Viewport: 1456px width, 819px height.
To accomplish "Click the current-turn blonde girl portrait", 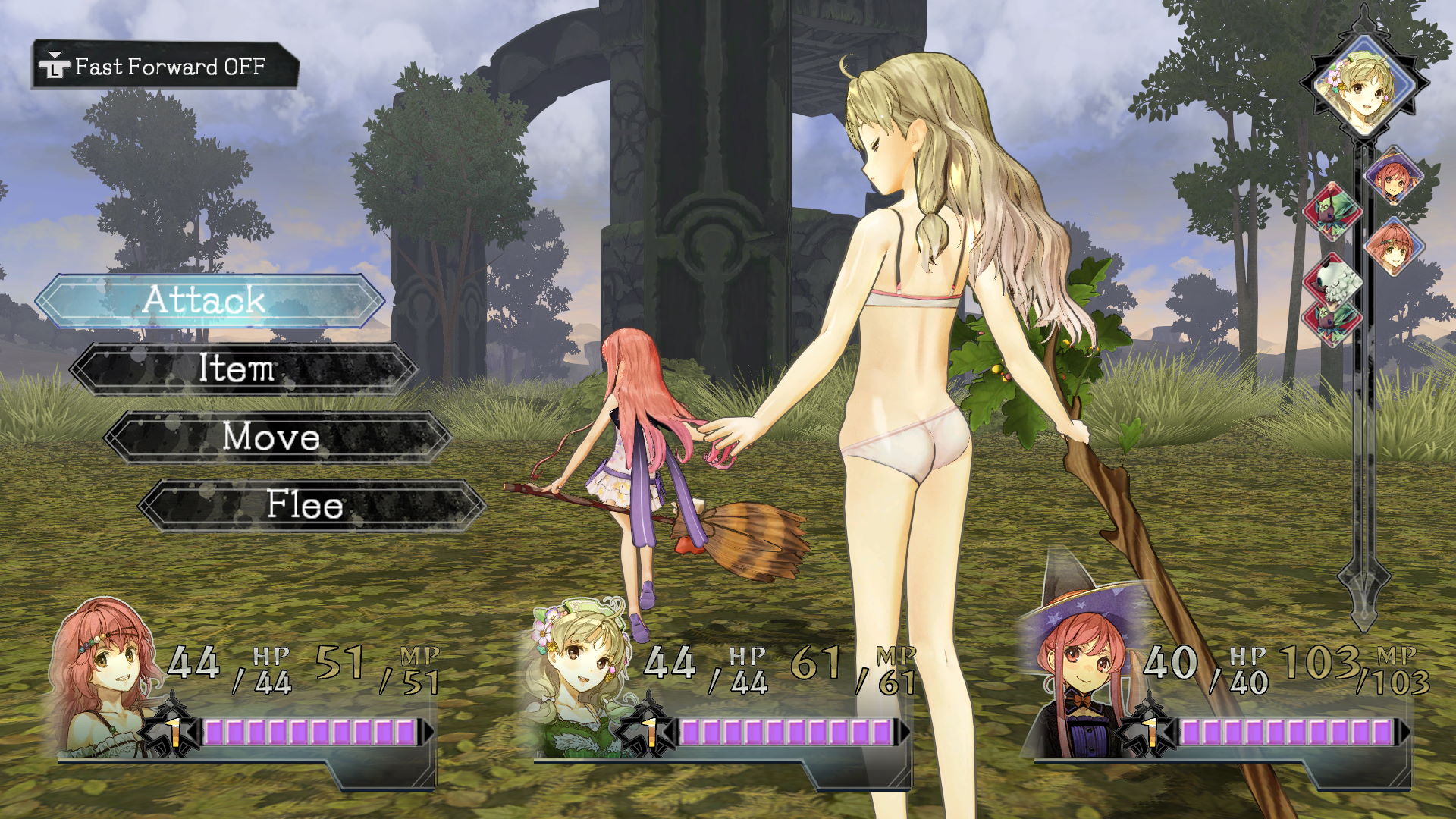I will (1363, 84).
